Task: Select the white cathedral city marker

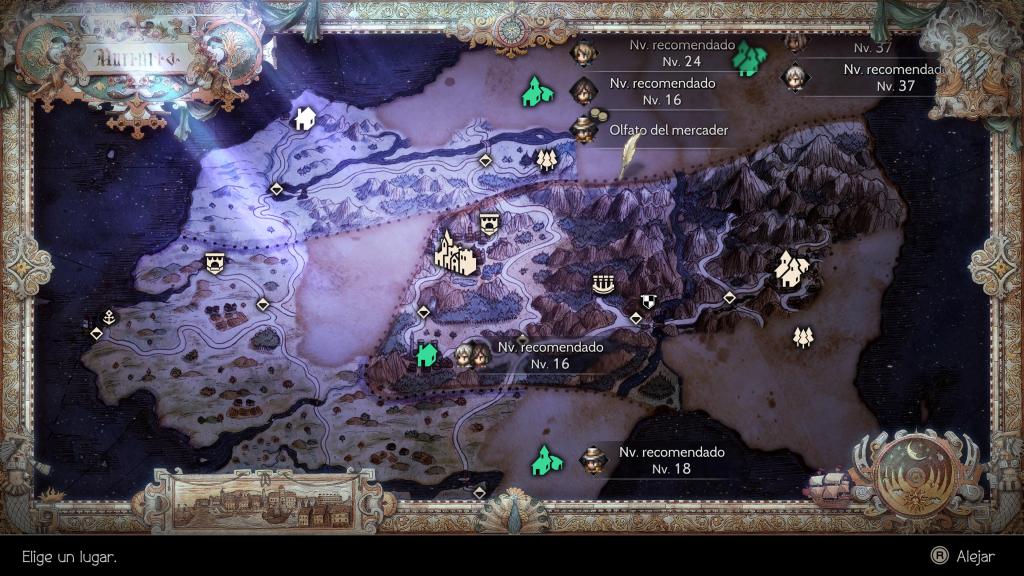Action: (x=455, y=251)
